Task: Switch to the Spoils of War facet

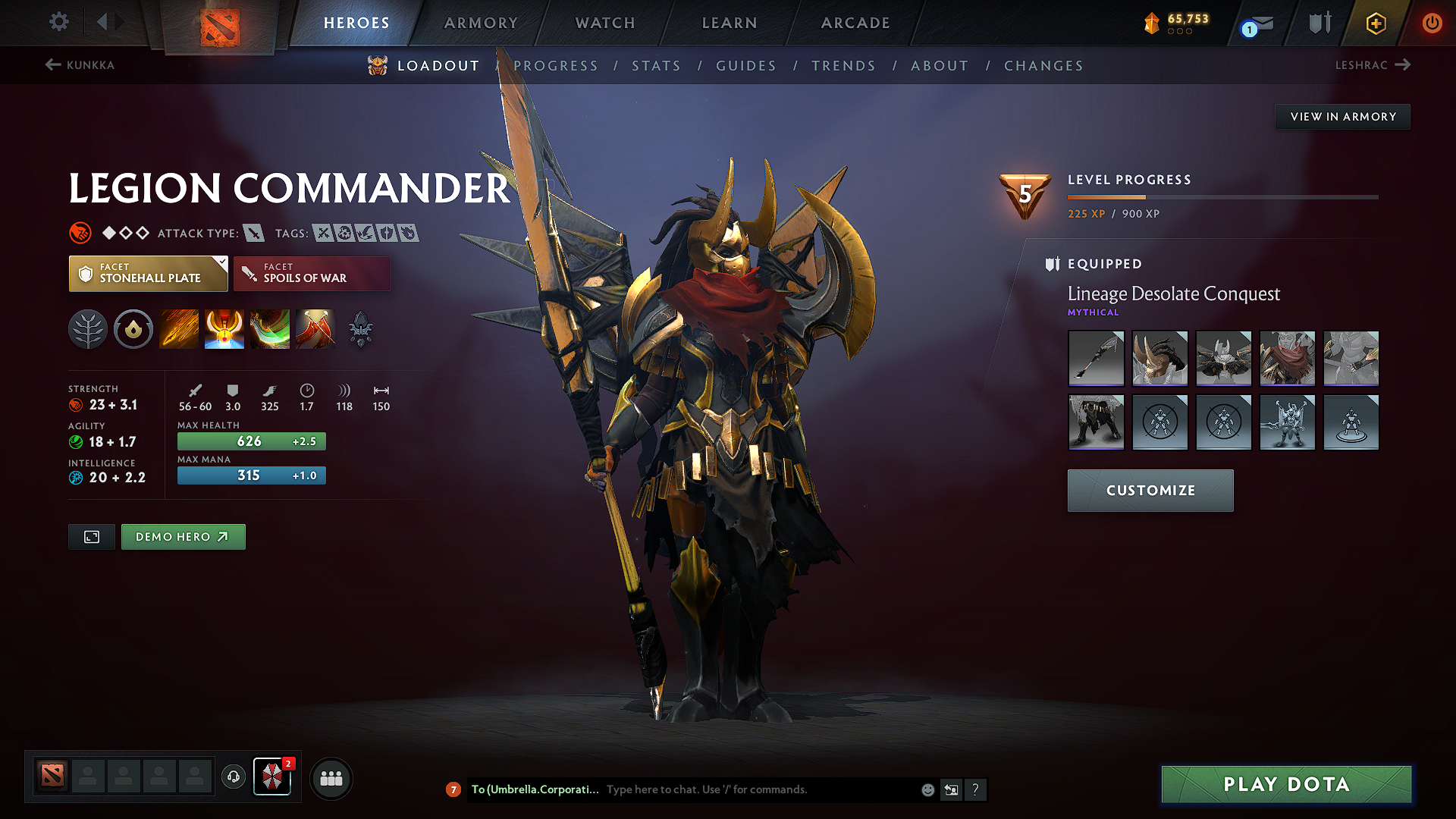Action: click(311, 273)
